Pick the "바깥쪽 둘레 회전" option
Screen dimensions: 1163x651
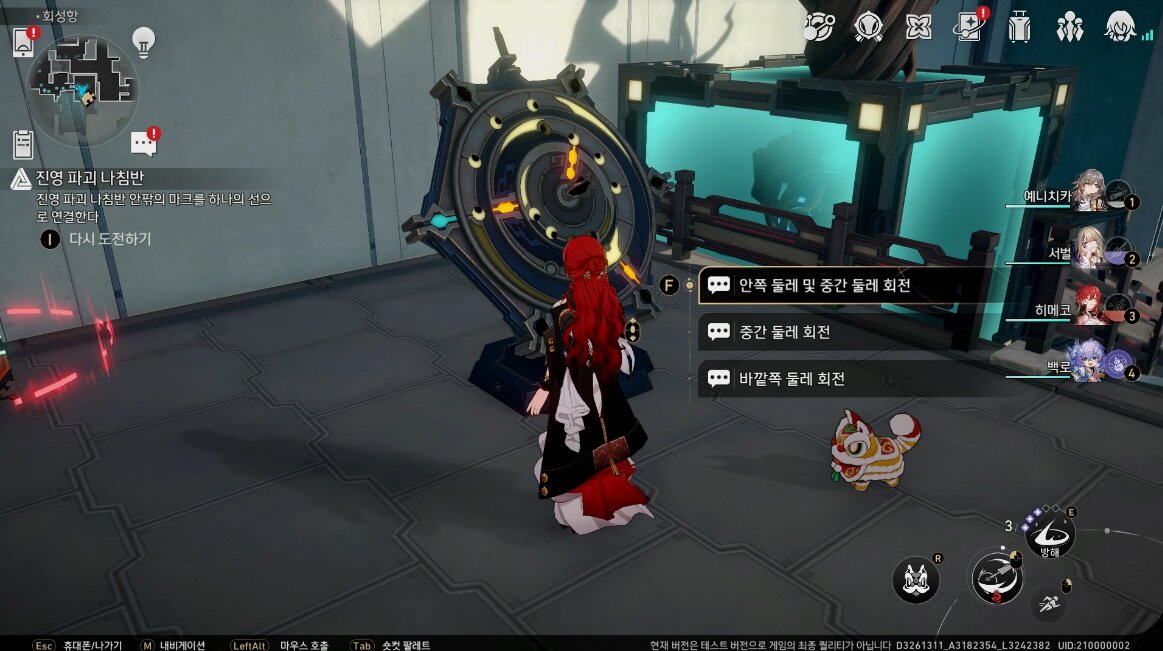coord(845,379)
